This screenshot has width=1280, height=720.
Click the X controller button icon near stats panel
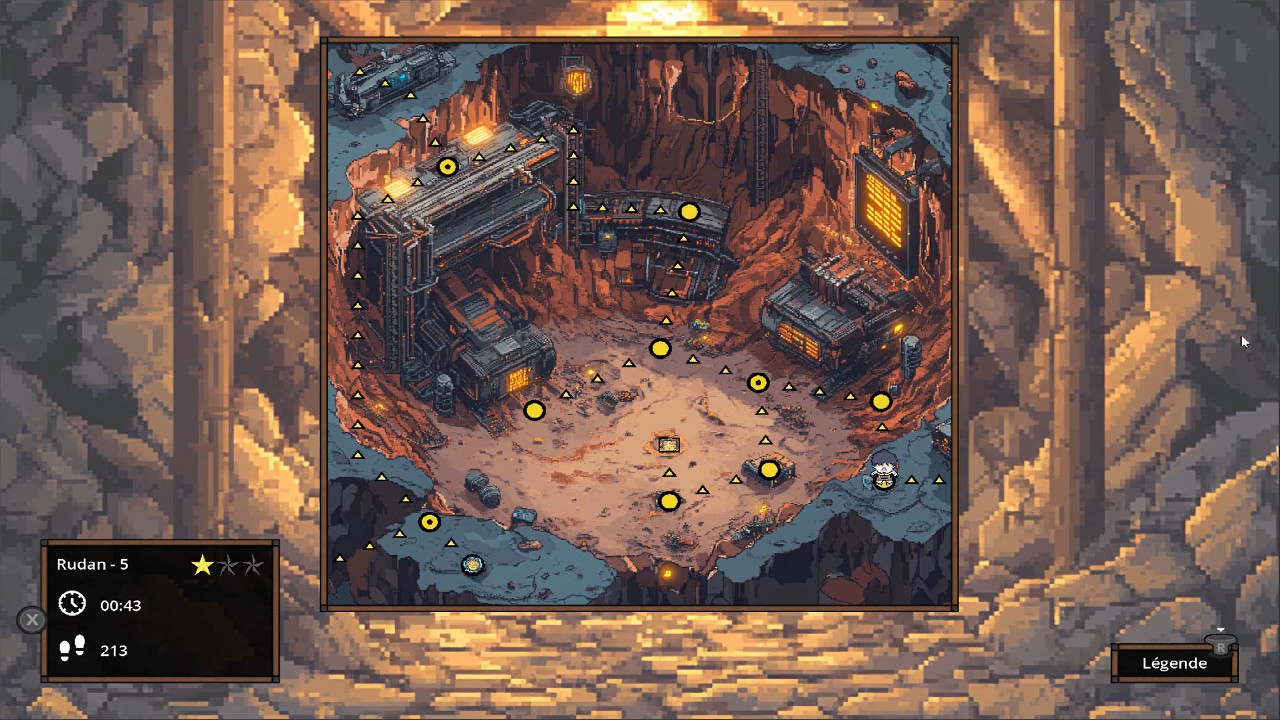[32, 620]
